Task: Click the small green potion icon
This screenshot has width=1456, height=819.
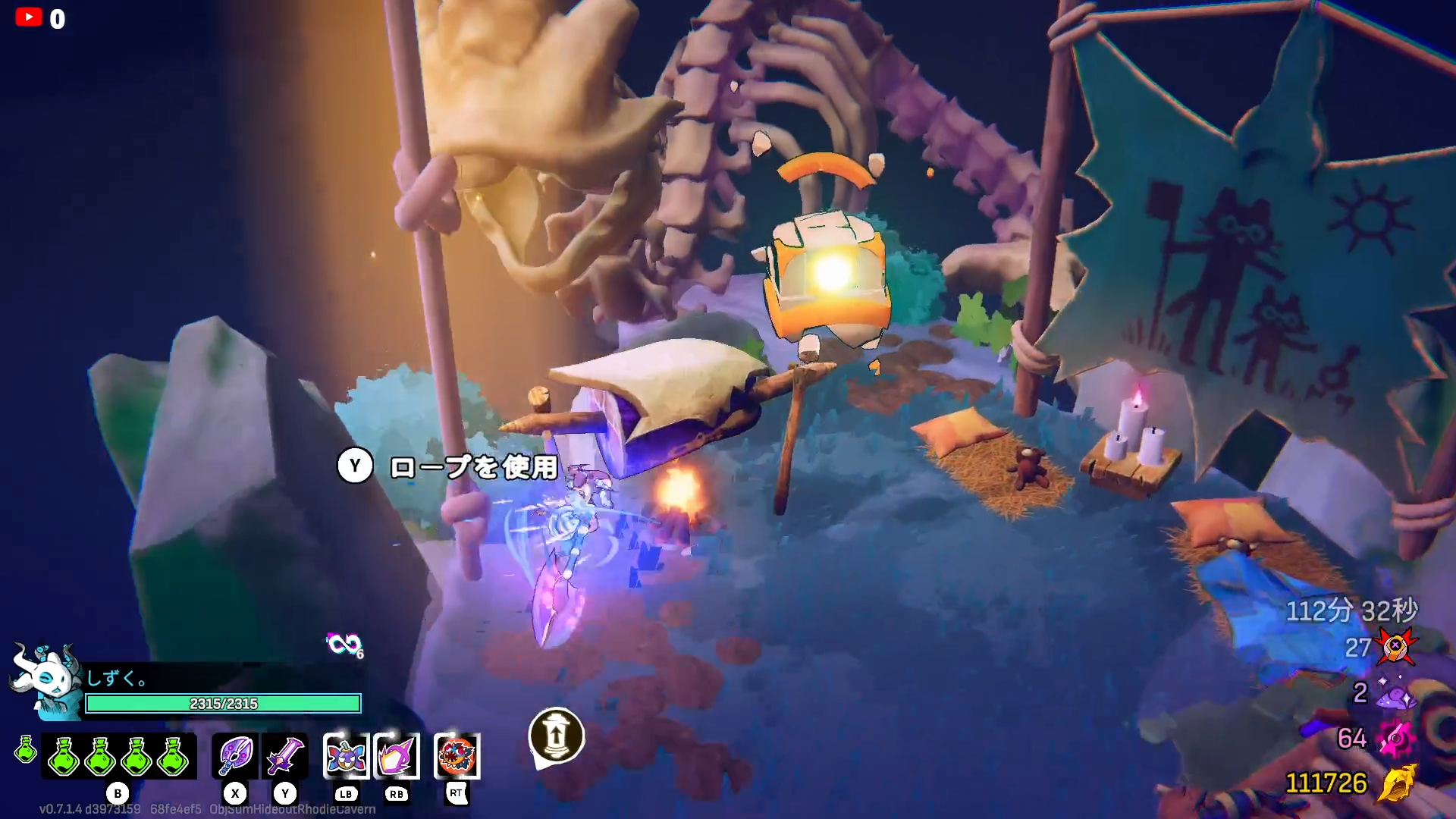Action: [x=26, y=749]
